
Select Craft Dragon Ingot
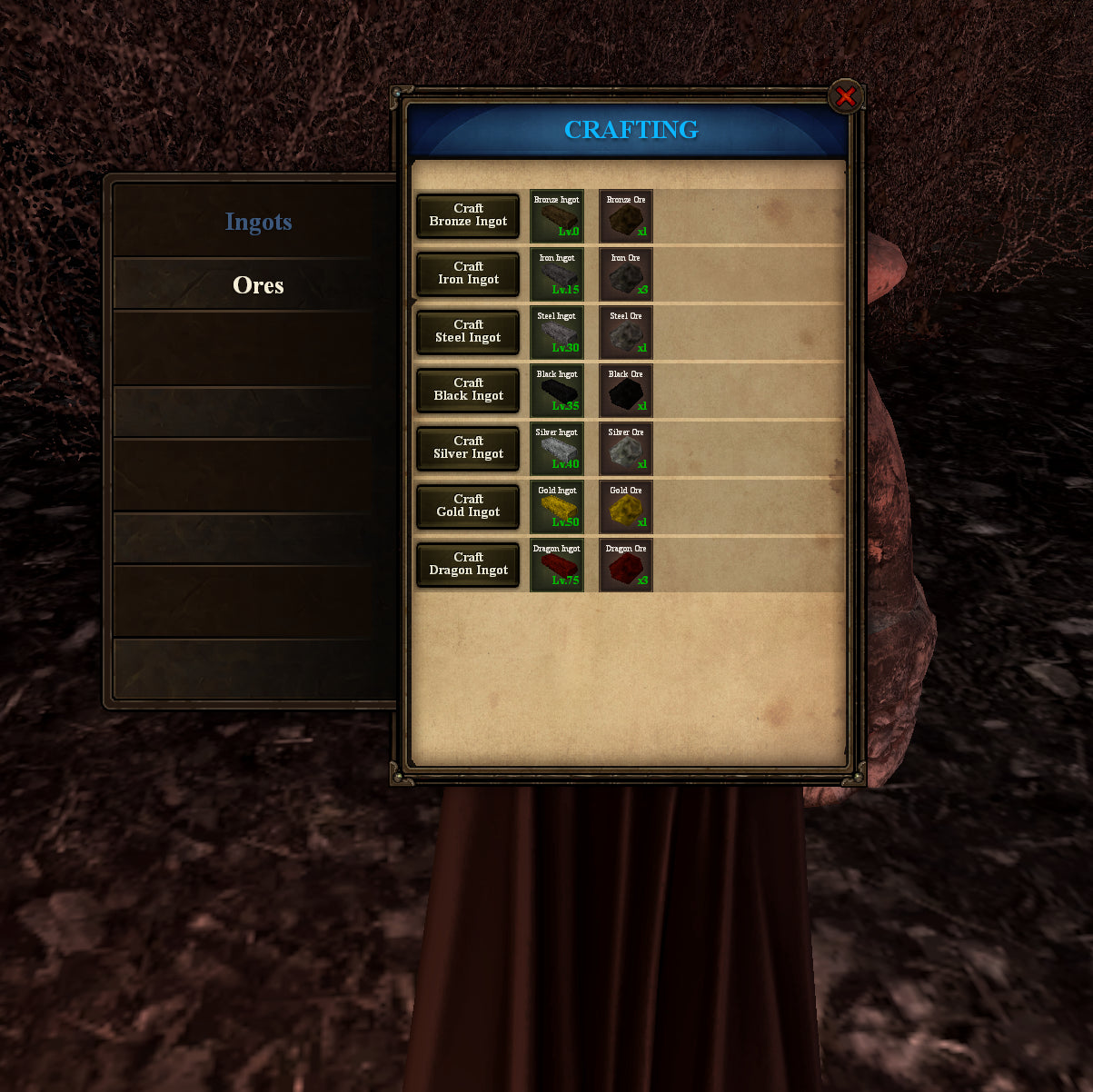[468, 564]
